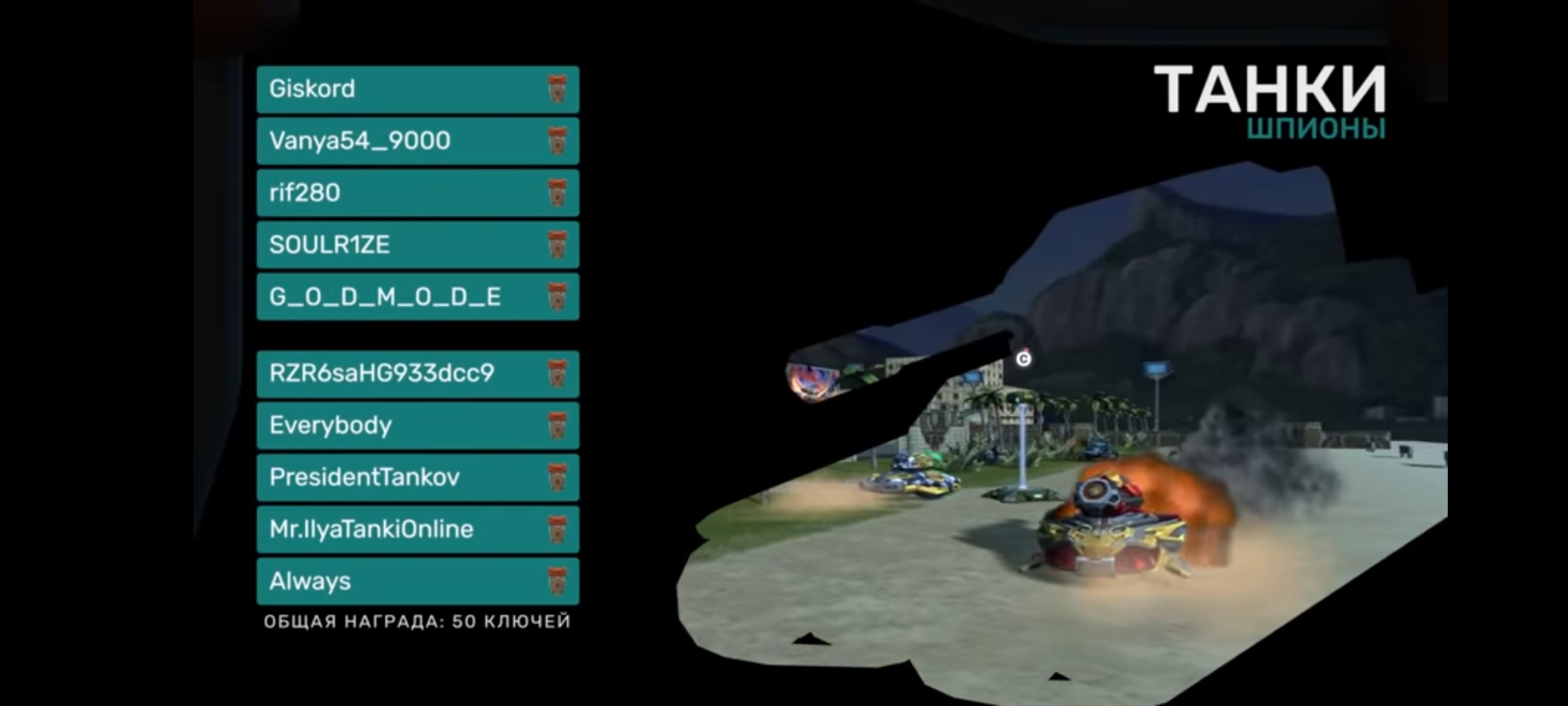Select the RZR6saHG933dcc9 row
Screen dimensions: 1568x706
417,374
